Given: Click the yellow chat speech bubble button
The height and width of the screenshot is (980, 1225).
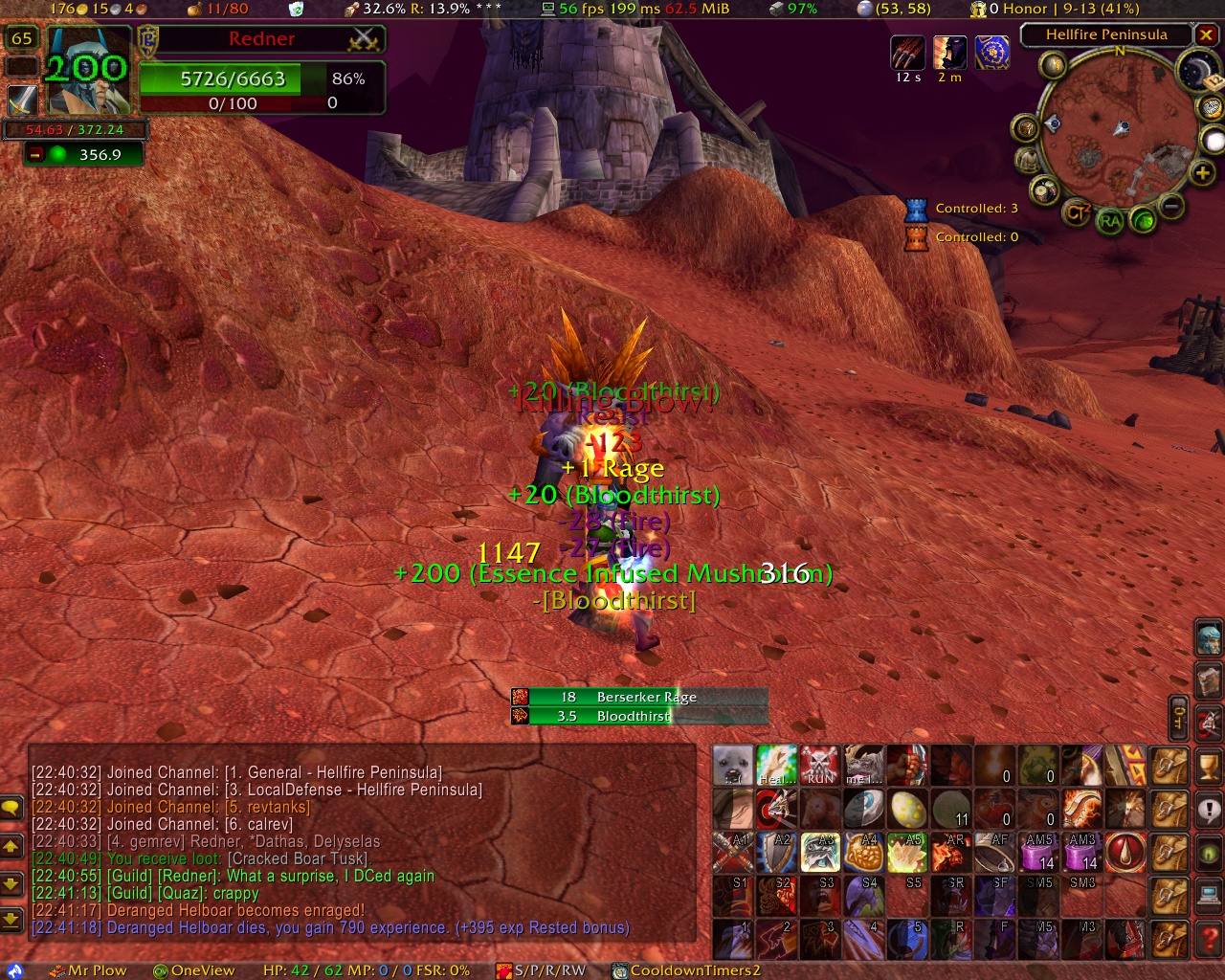Looking at the screenshot, I should (x=11, y=807).
